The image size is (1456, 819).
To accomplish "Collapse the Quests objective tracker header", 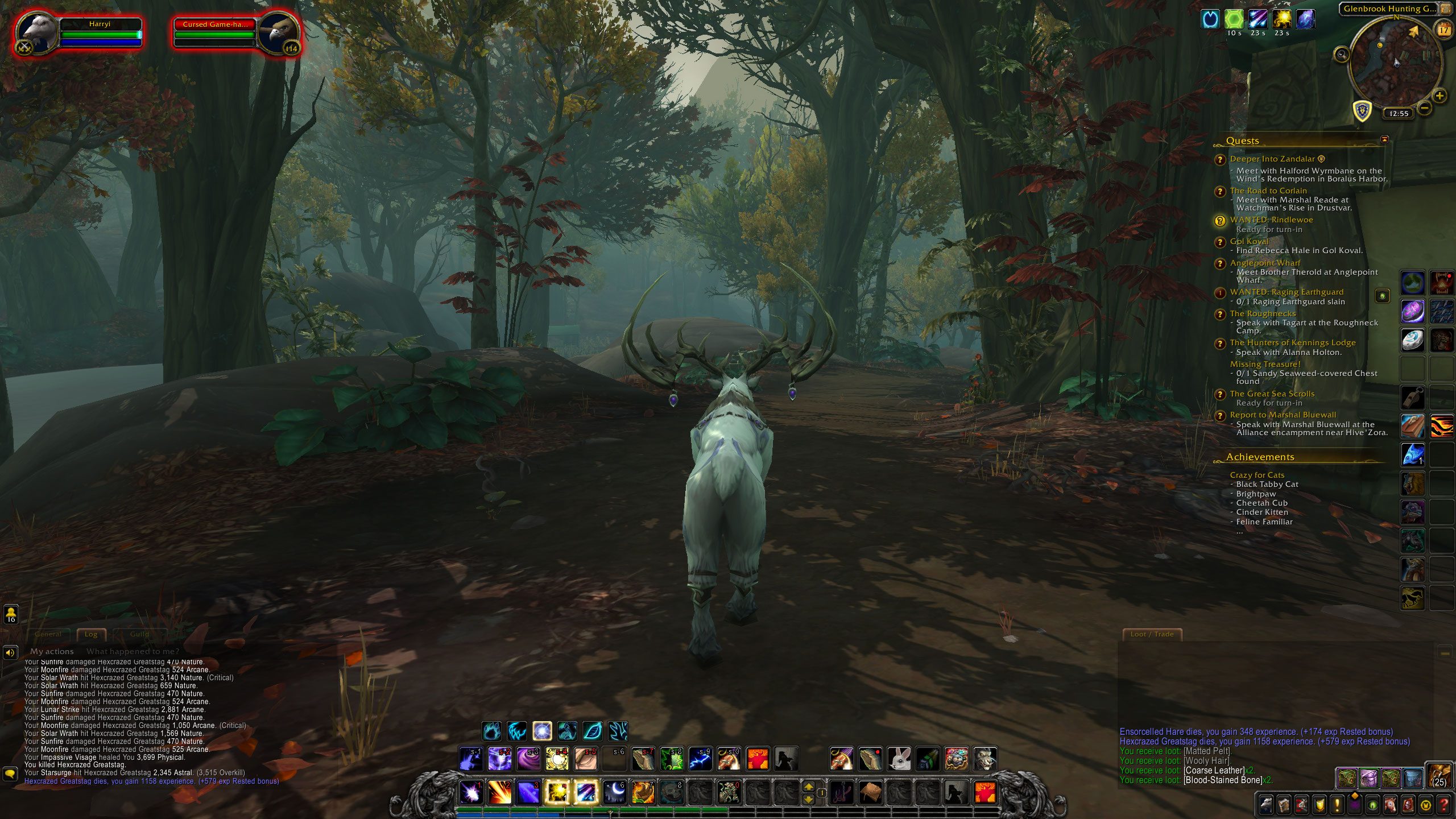I will [1243, 140].
